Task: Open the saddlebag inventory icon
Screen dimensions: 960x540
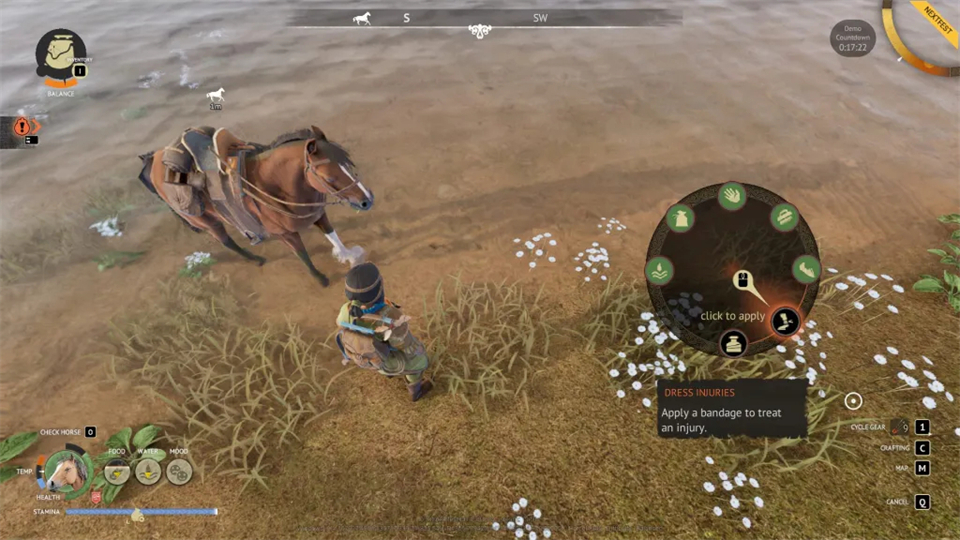Action: pyautogui.click(x=60, y=53)
